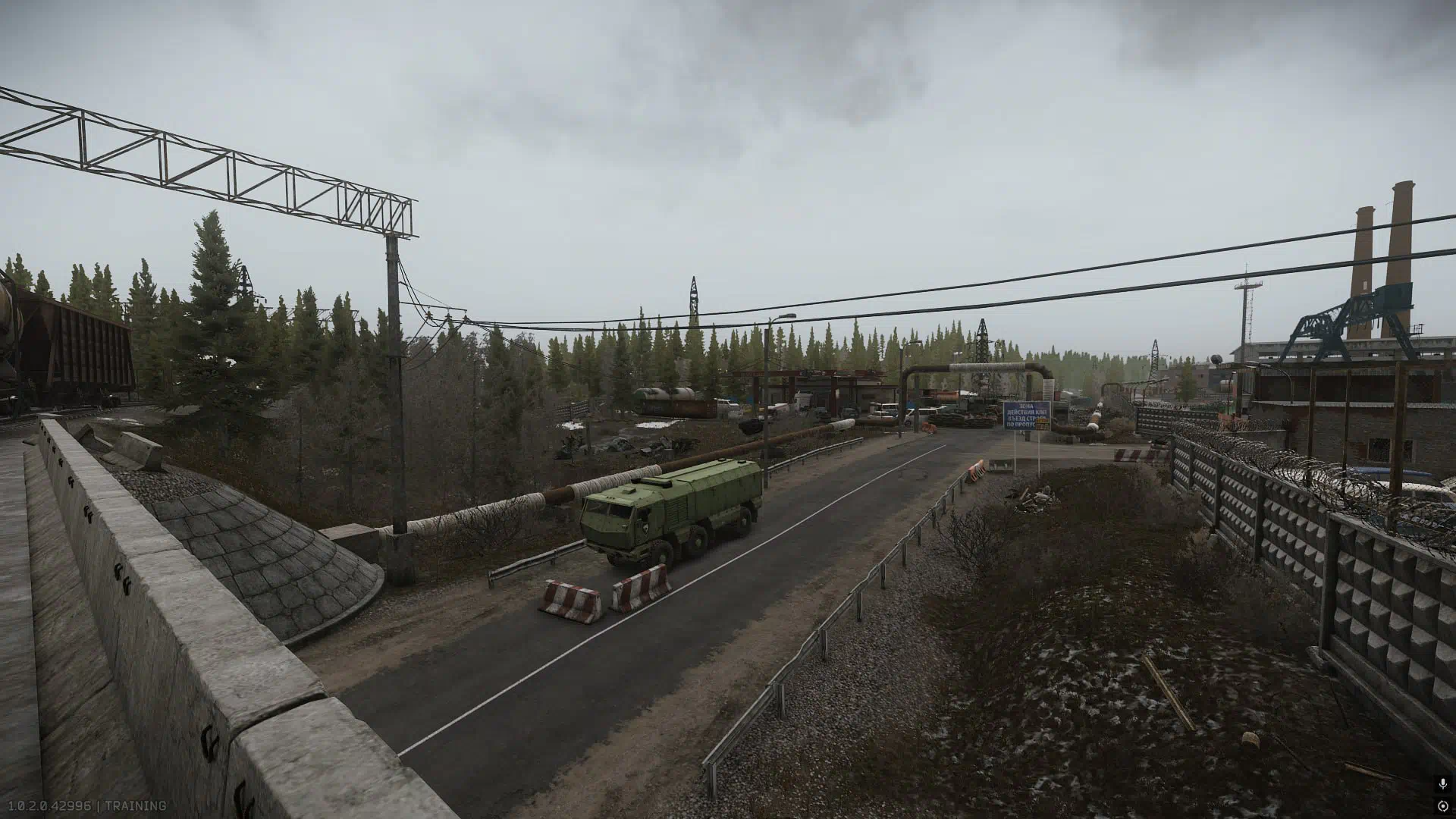Toggle the microphone icon

tap(1442, 783)
